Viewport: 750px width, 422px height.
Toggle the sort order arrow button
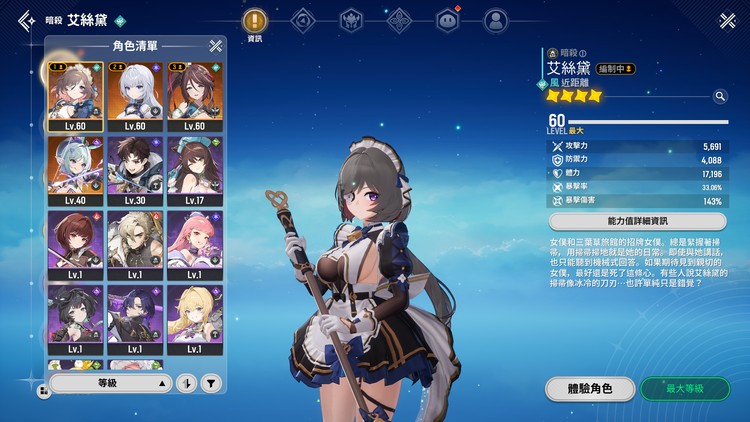(187, 383)
